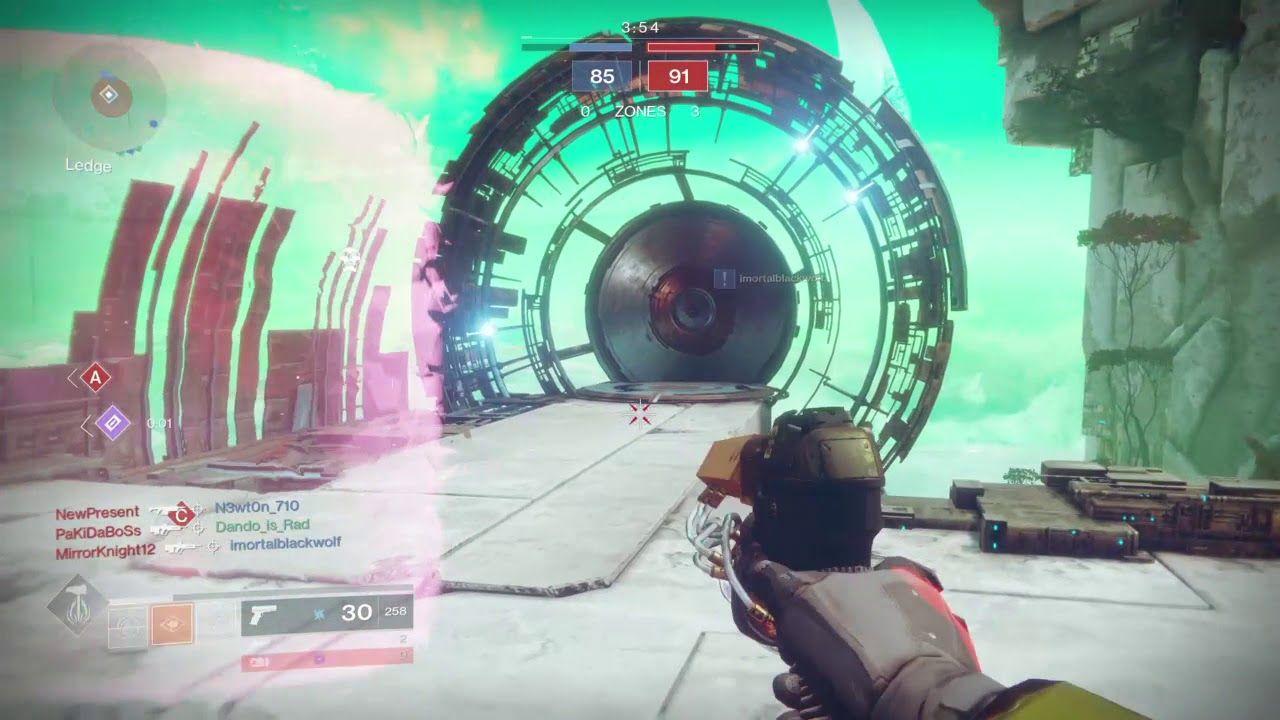This screenshot has width=1280, height=720.
Task: Click the red zone A diamond marker
Action: pos(95,376)
